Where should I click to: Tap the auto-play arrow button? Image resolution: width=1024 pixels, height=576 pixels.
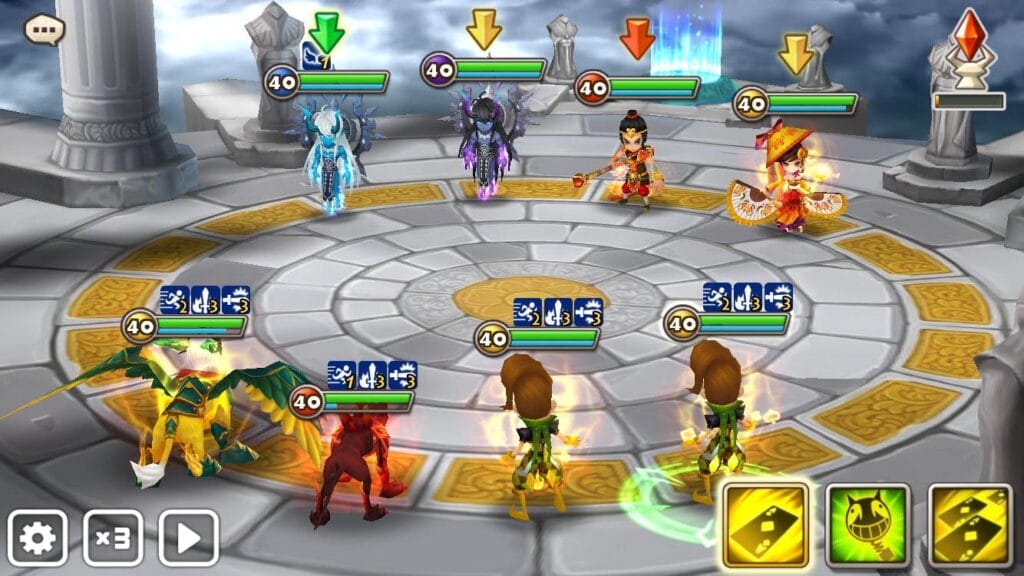[188, 538]
